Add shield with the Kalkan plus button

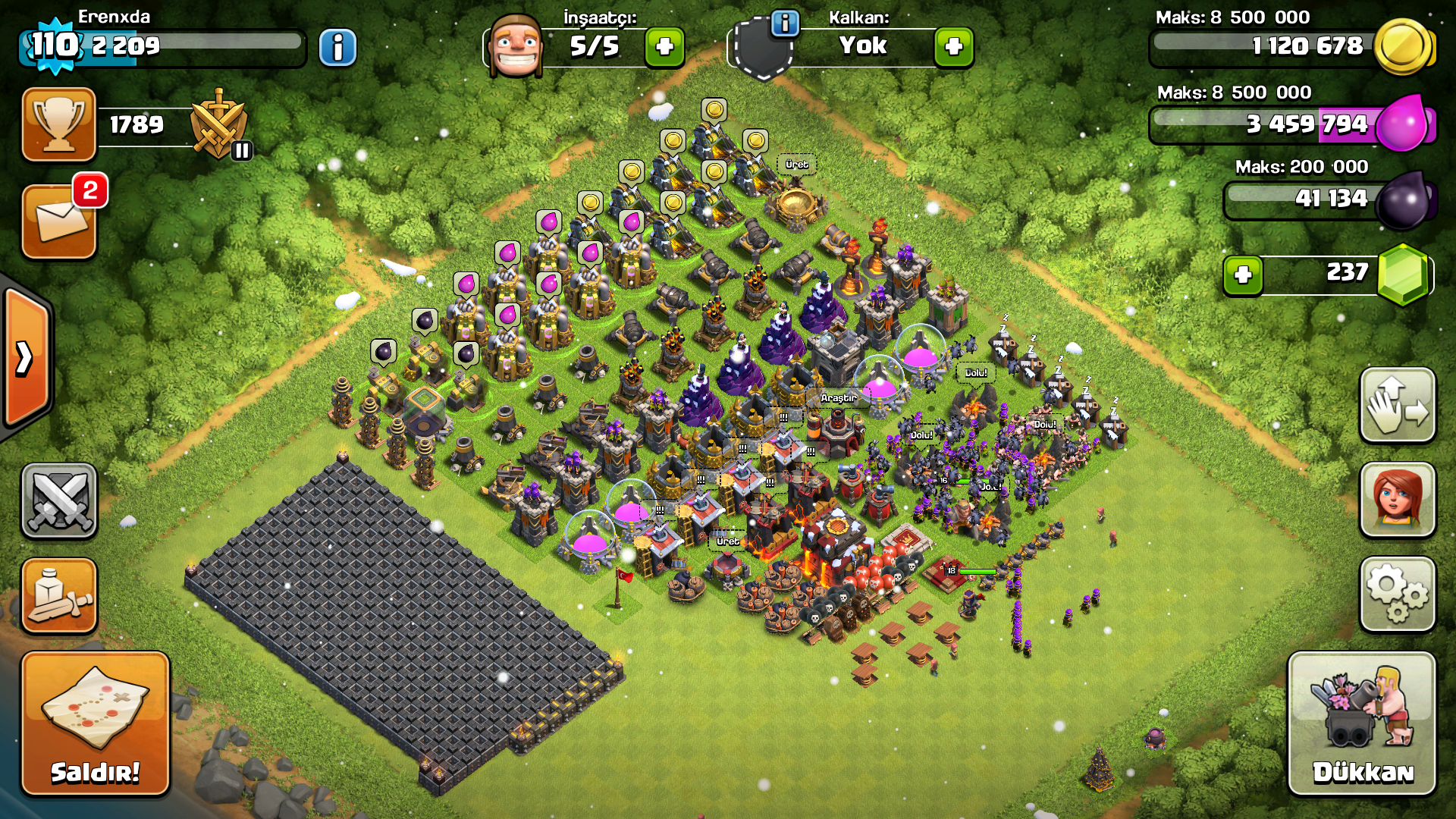tap(954, 47)
